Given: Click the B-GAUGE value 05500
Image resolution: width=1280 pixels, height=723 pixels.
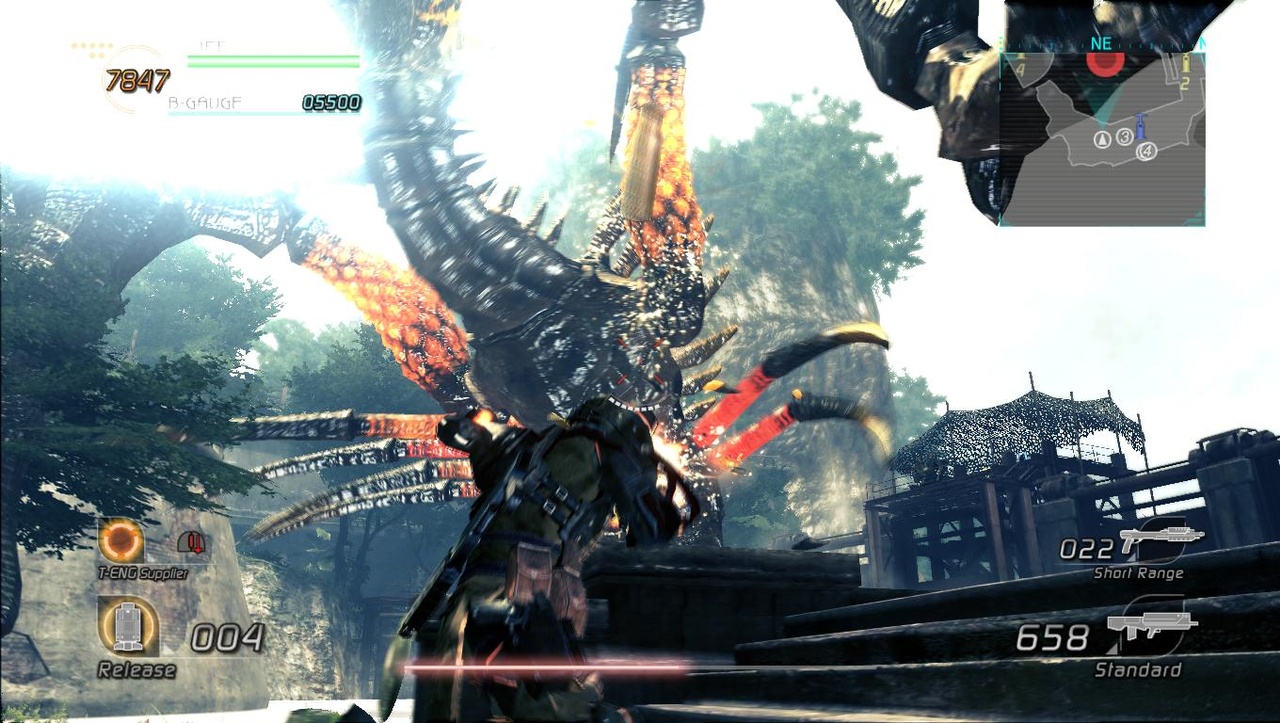Looking at the screenshot, I should 331,101.
